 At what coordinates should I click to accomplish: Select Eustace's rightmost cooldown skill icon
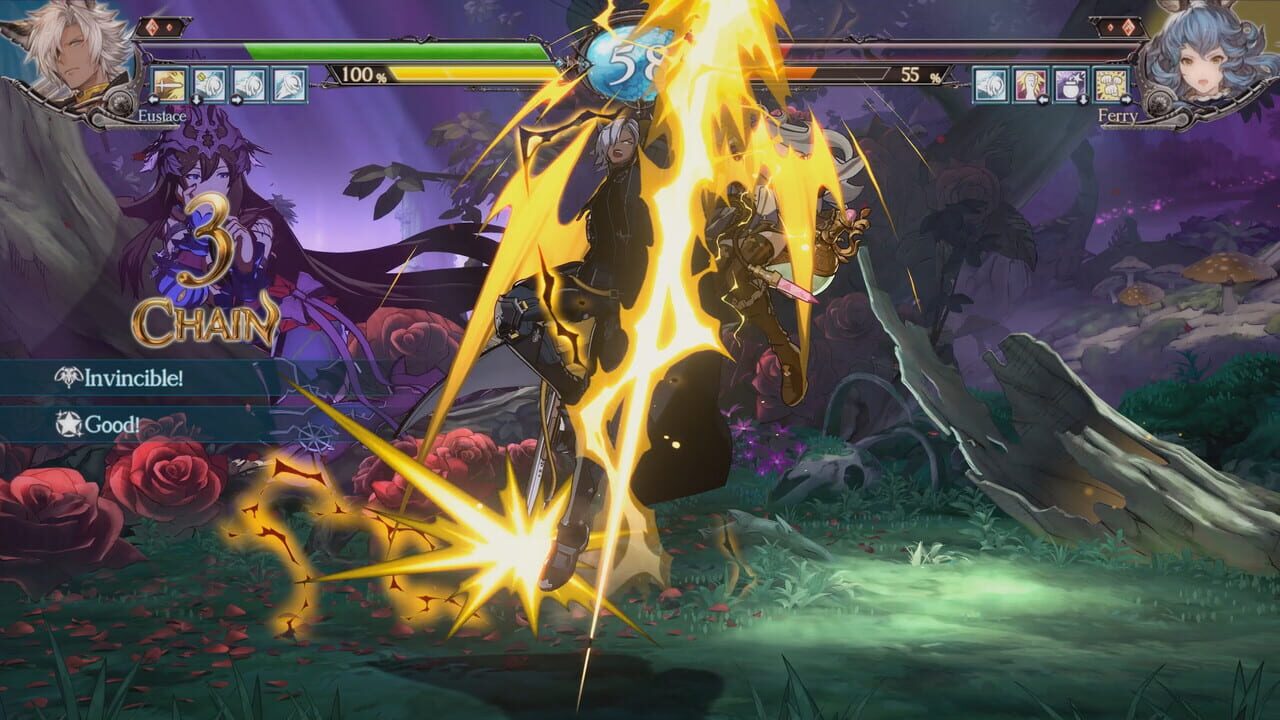[x=289, y=84]
